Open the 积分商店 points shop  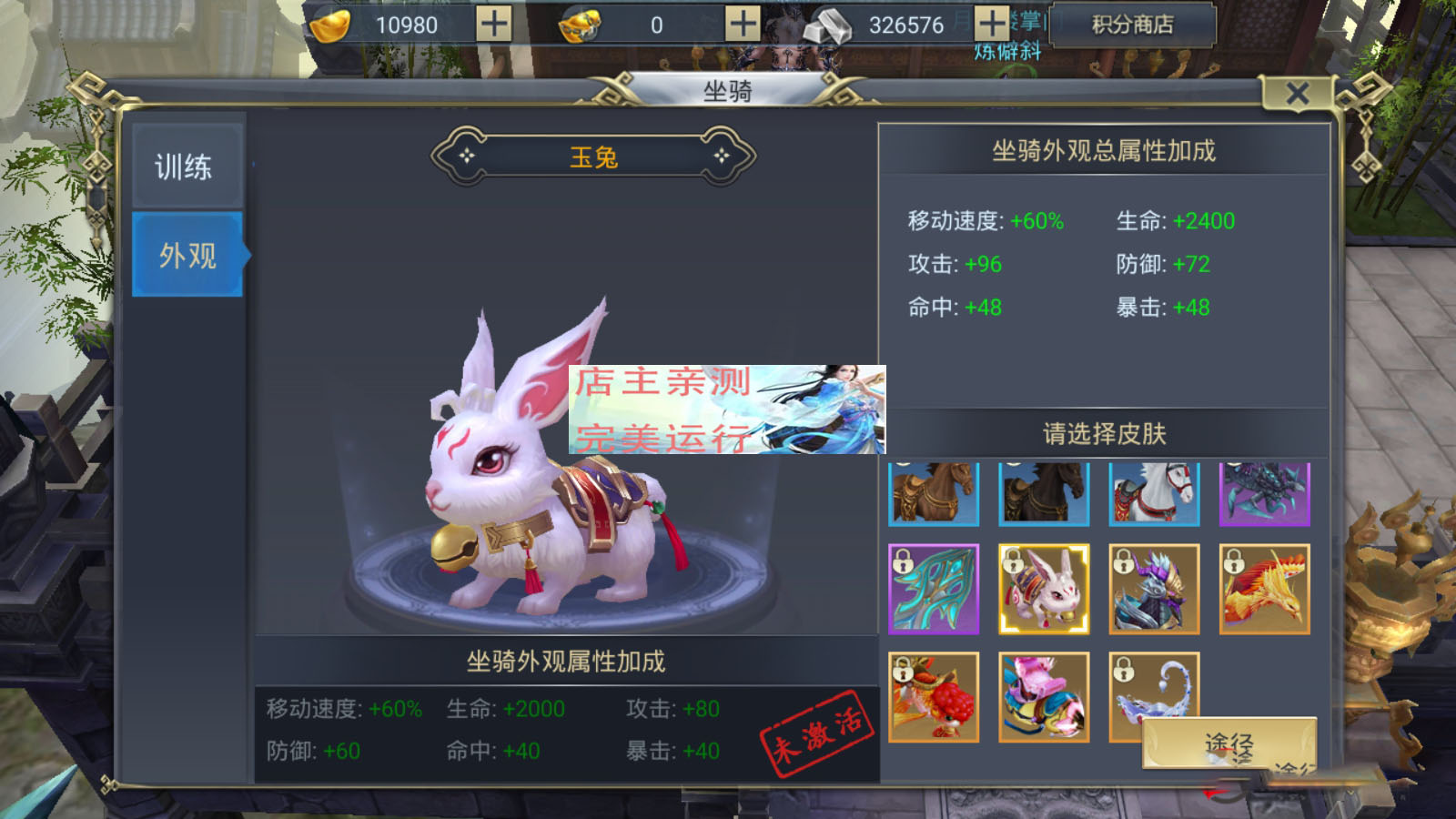tap(1132, 25)
